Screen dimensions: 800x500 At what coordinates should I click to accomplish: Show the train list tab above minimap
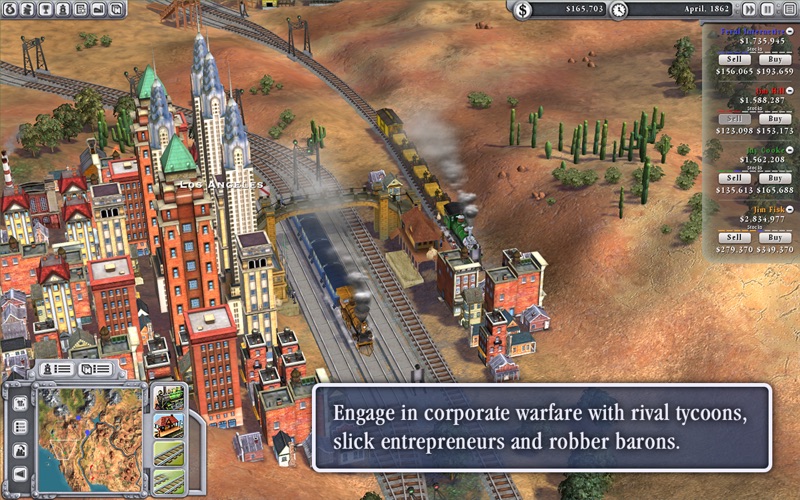58,369
